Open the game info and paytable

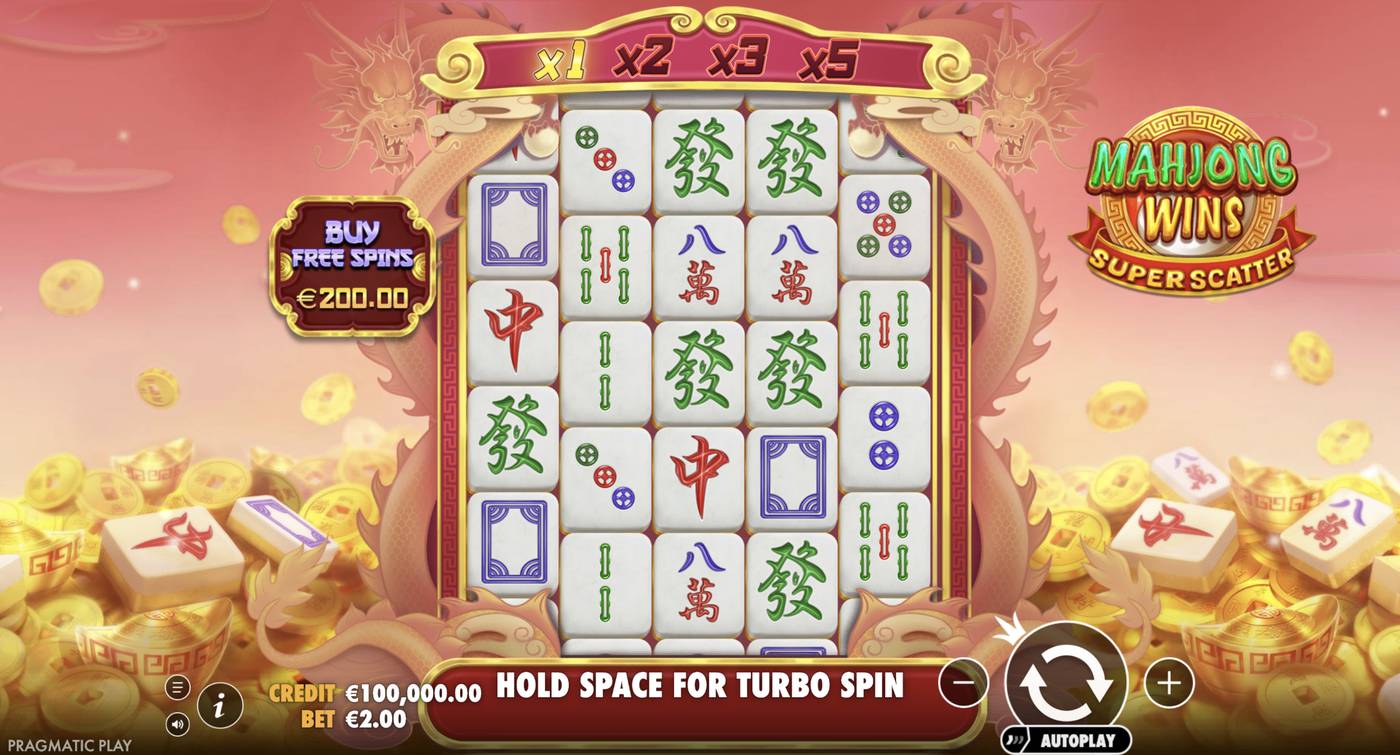[218, 705]
